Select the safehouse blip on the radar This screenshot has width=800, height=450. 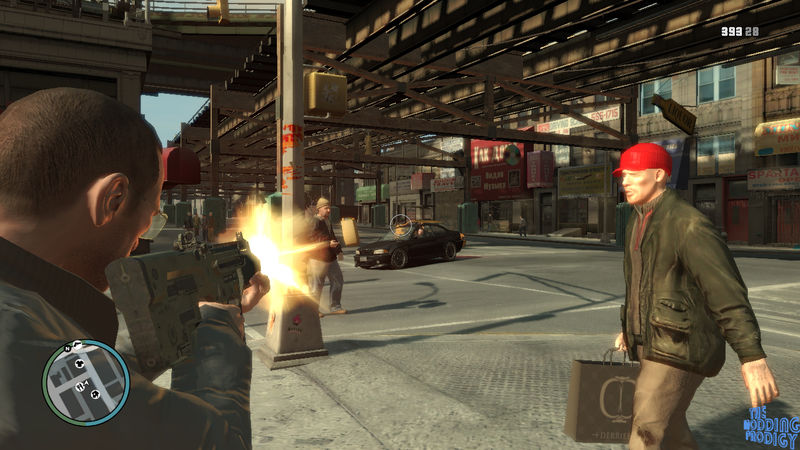[x=95, y=394]
